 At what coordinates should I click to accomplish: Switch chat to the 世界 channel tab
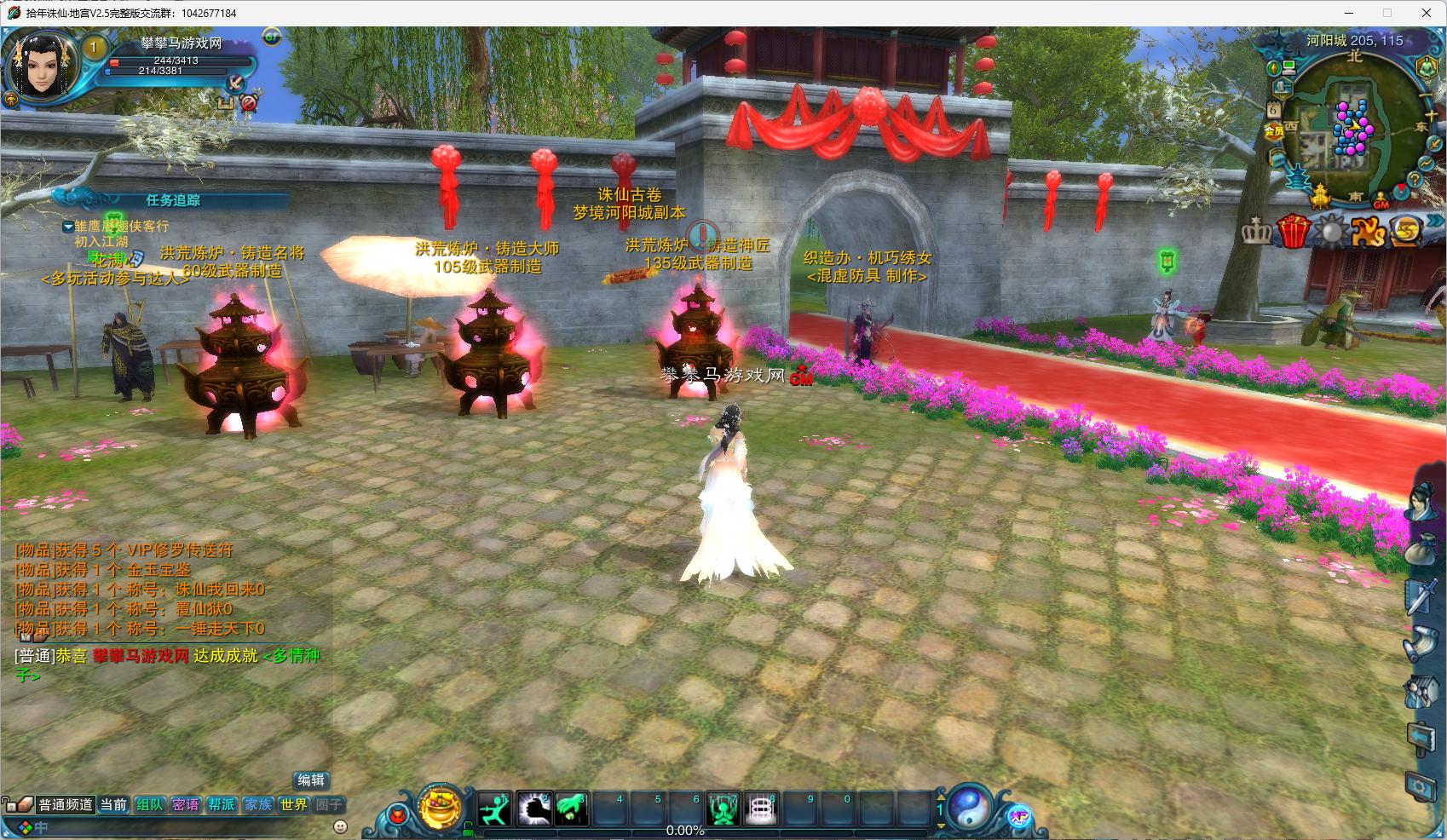click(x=293, y=804)
